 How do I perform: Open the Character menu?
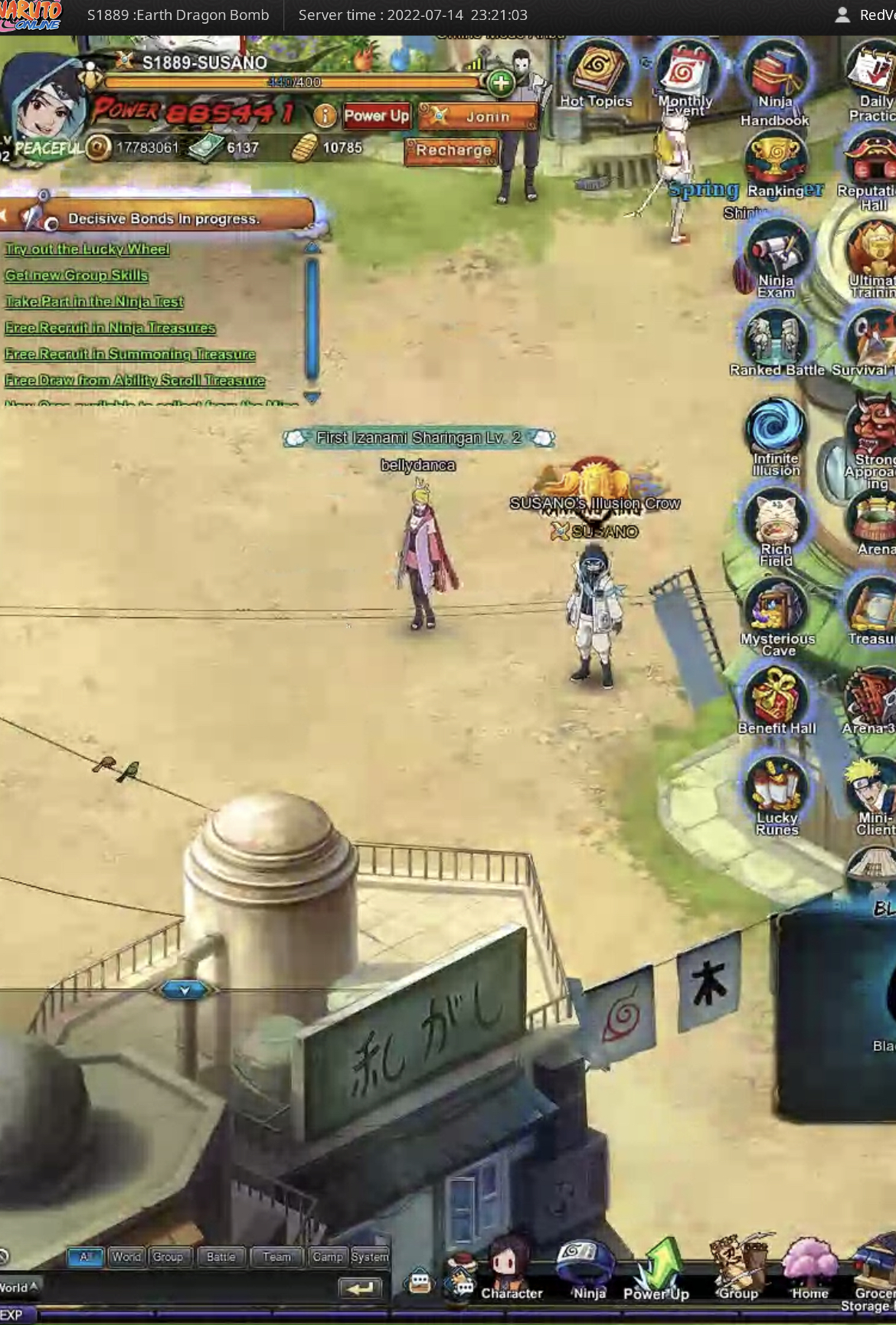click(509, 1275)
